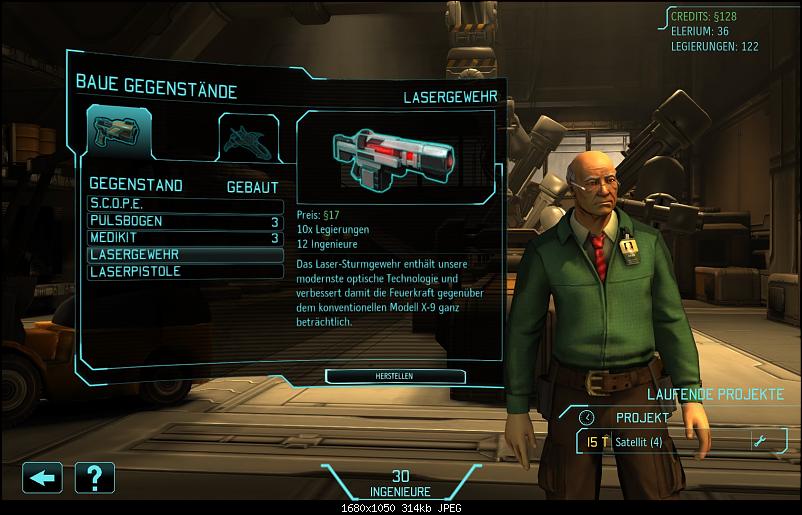Open help with the question mark button
Viewport: 802px width, 515px height.
(94, 477)
